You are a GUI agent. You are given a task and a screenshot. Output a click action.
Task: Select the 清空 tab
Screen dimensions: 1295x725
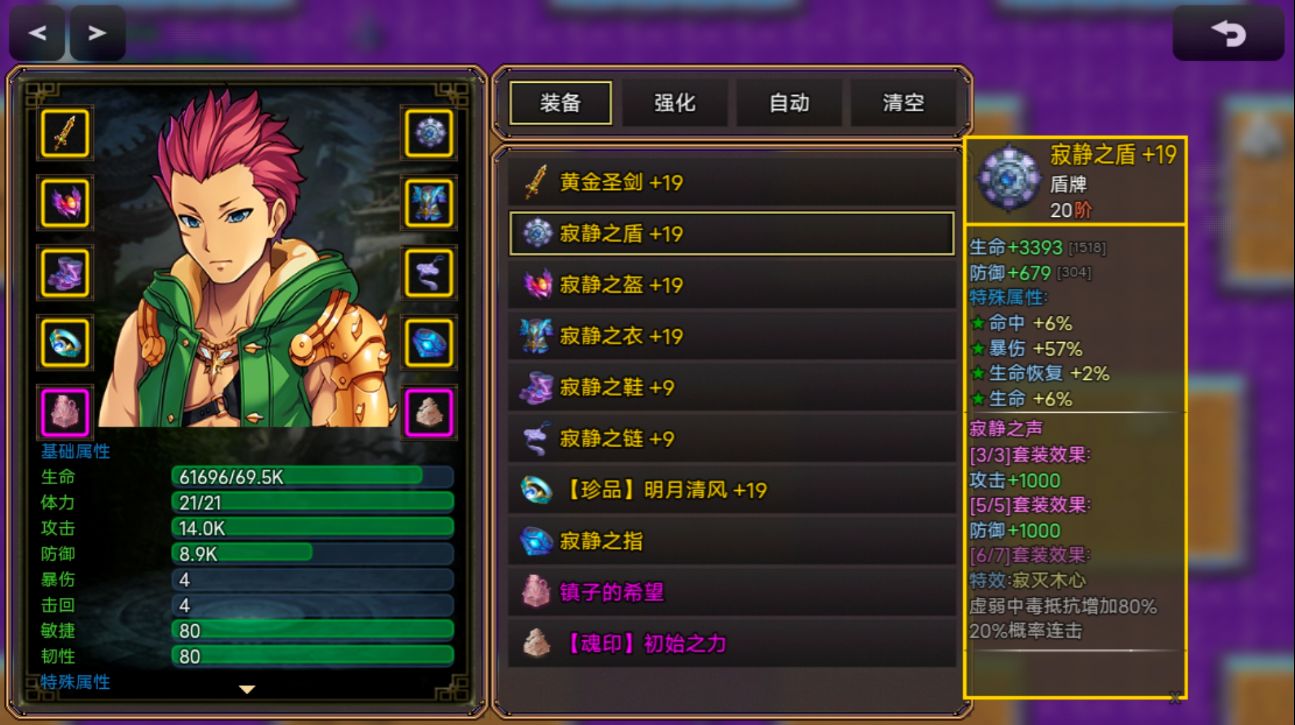[x=903, y=102]
